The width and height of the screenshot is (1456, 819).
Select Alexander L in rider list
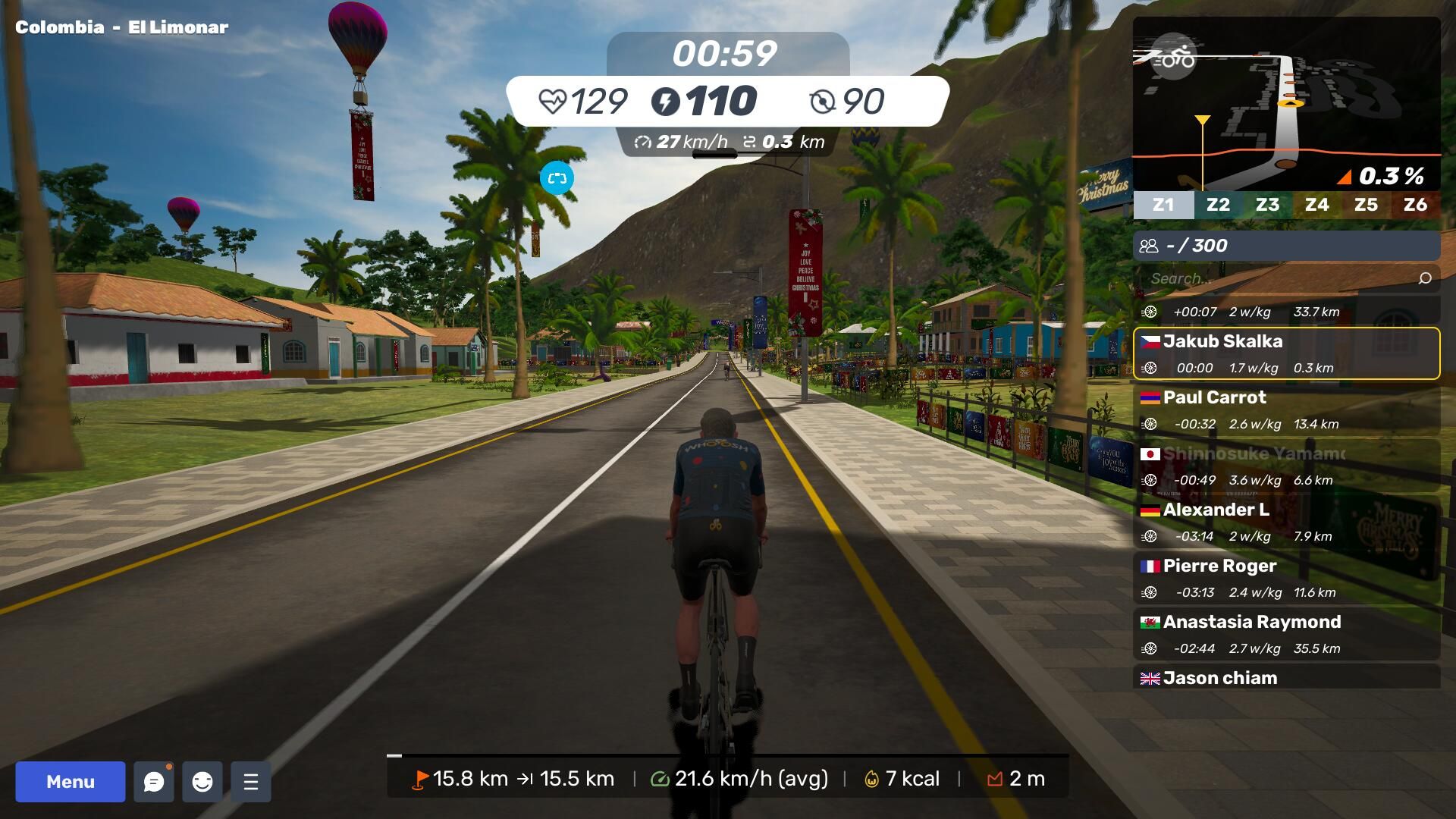click(1286, 522)
